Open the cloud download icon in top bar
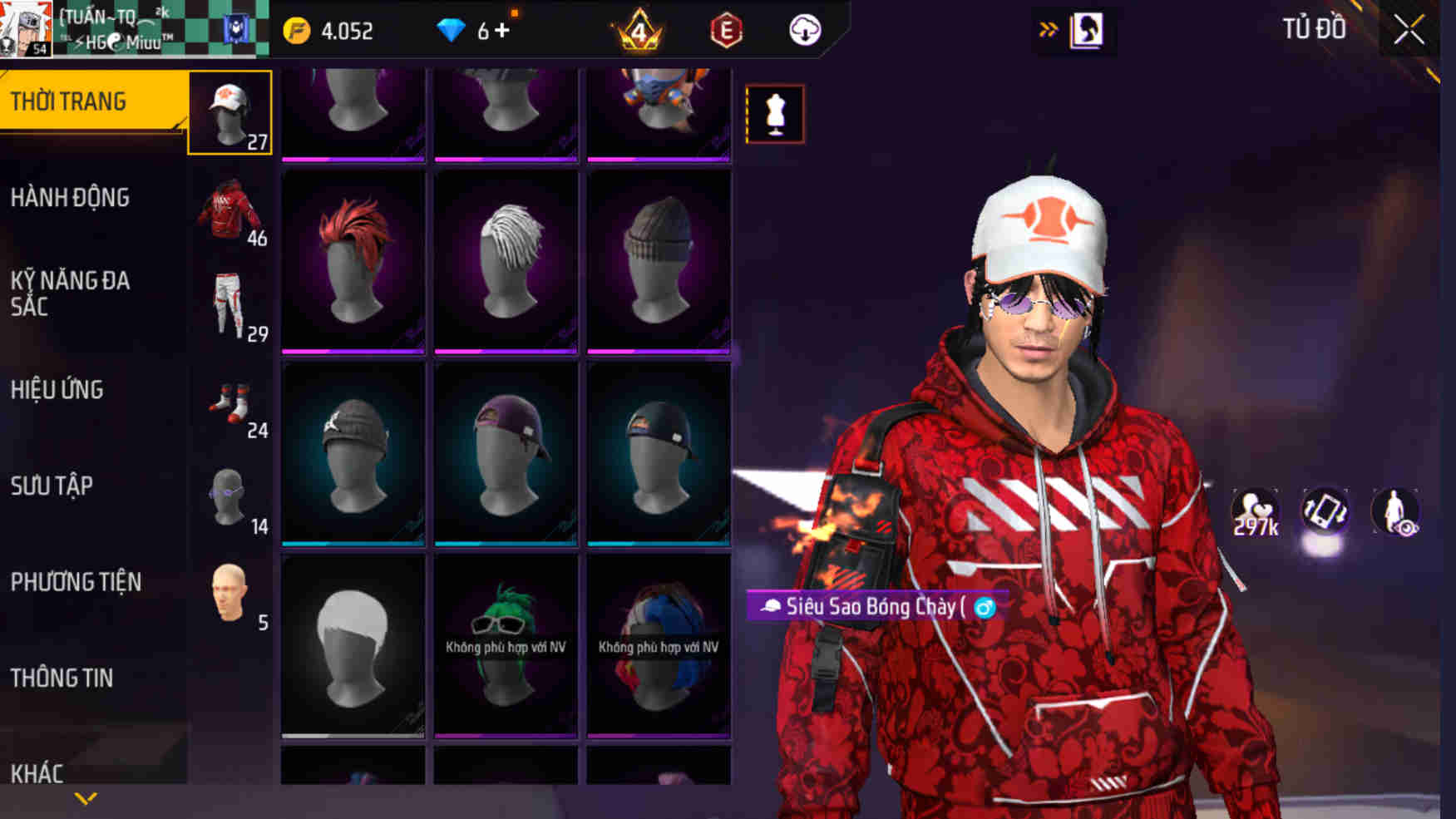Screen dimensions: 1456x819 click(x=805, y=32)
